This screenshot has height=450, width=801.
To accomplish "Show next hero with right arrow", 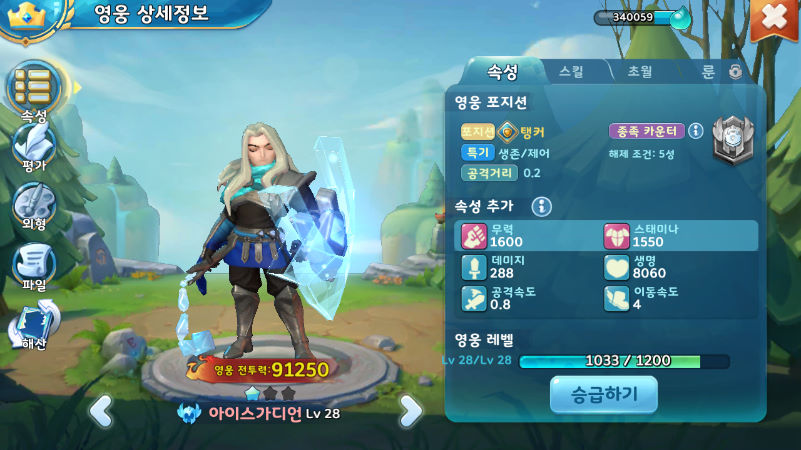I will pos(411,409).
